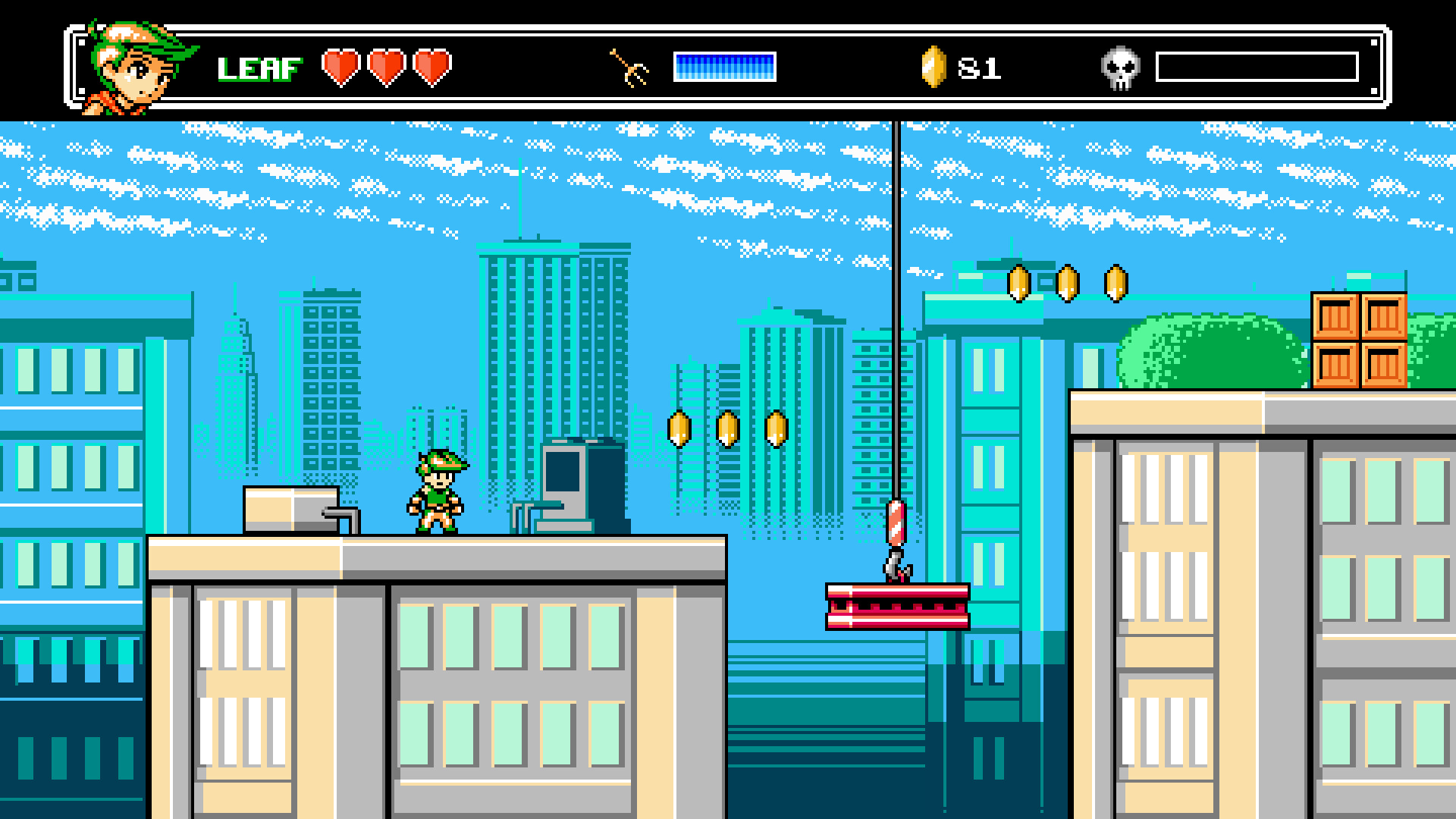The height and width of the screenshot is (819, 1456).
Task: Click the 81 coin counter text
Action: [x=978, y=68]
